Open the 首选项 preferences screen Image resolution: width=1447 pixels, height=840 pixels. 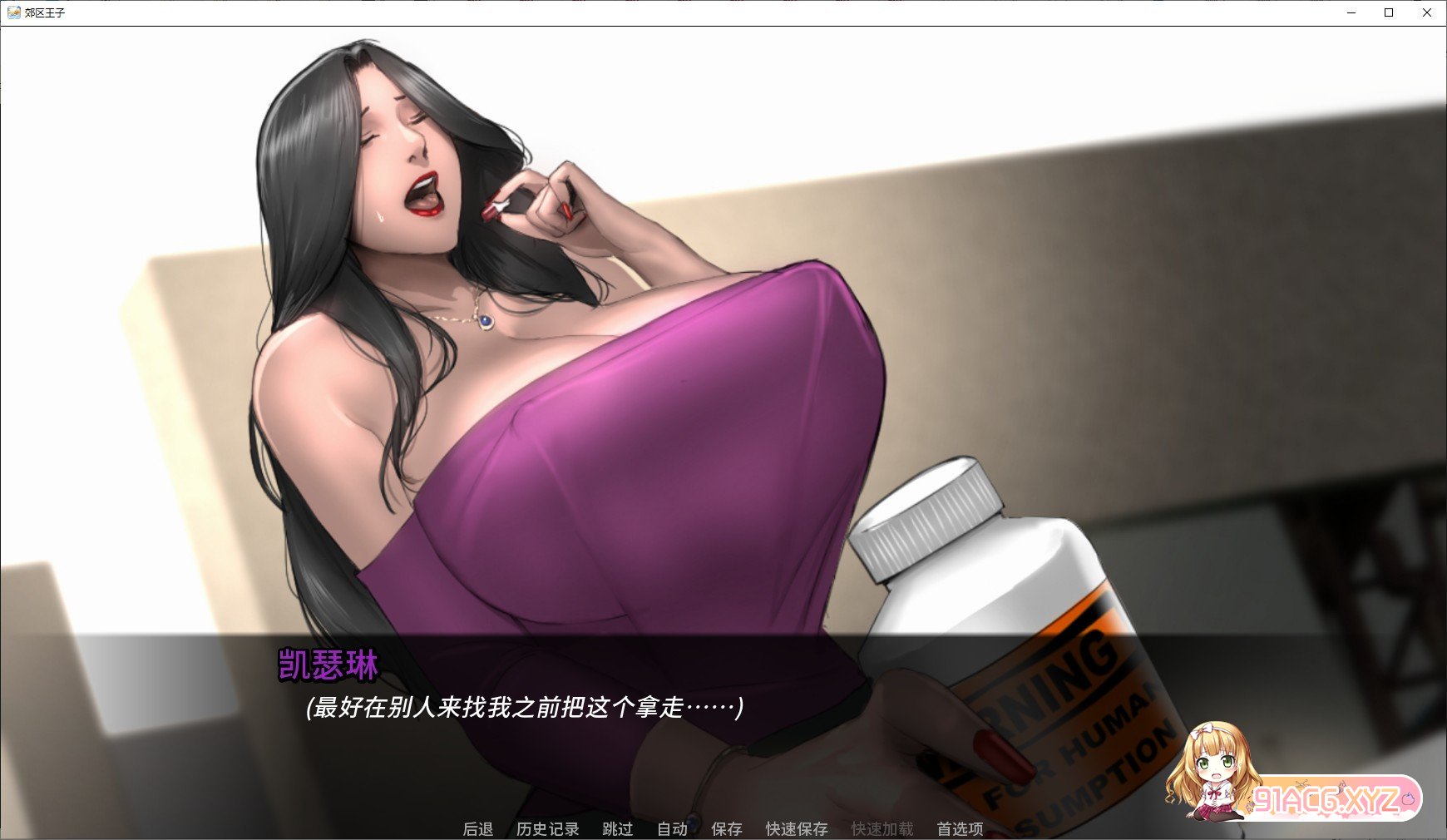[x=961, y=828]
